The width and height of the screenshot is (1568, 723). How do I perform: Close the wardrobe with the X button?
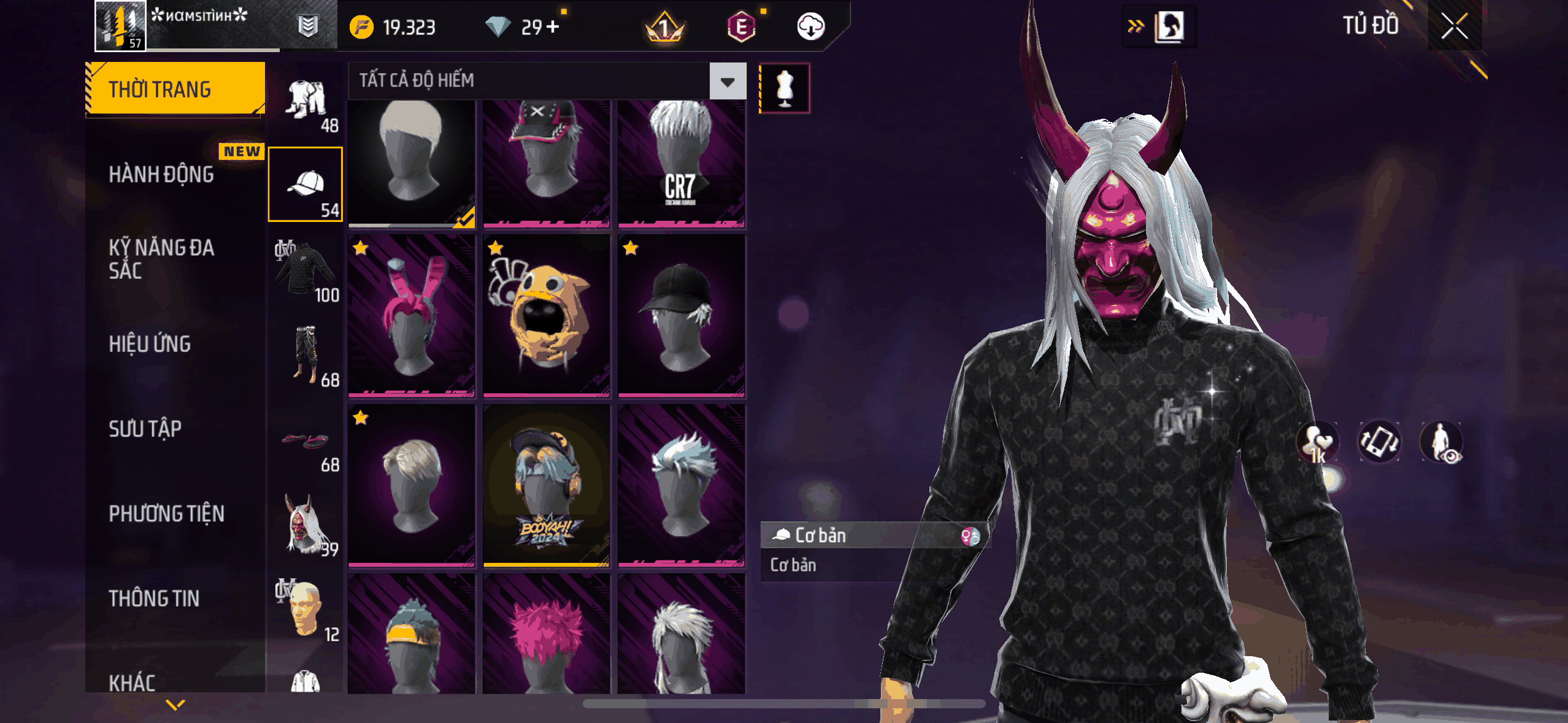[x=1454, y=26]
